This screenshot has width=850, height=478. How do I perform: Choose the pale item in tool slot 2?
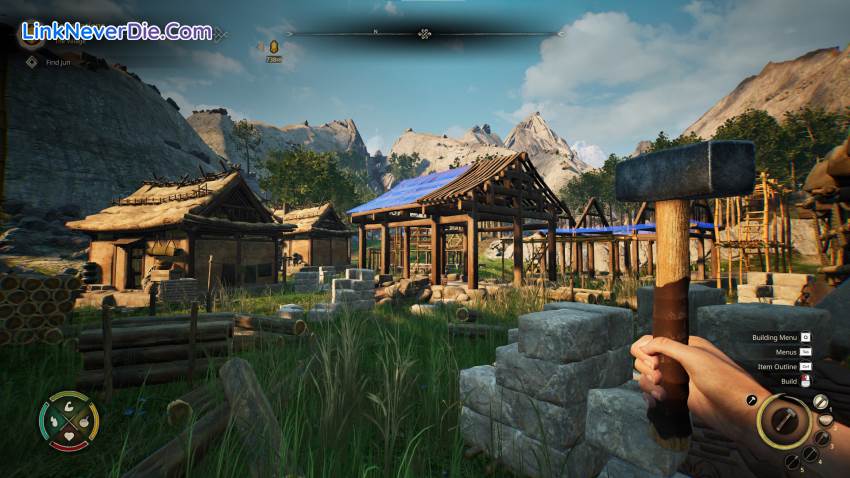(827, 419)
